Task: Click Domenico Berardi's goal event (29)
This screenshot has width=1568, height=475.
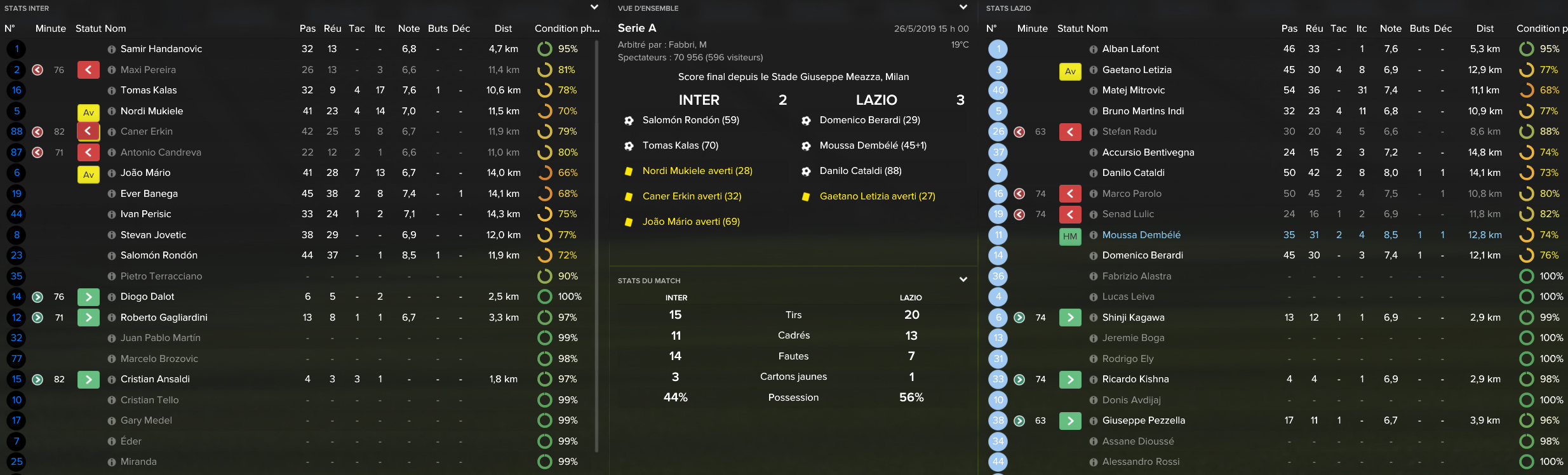Action: (x=869, y=120)
